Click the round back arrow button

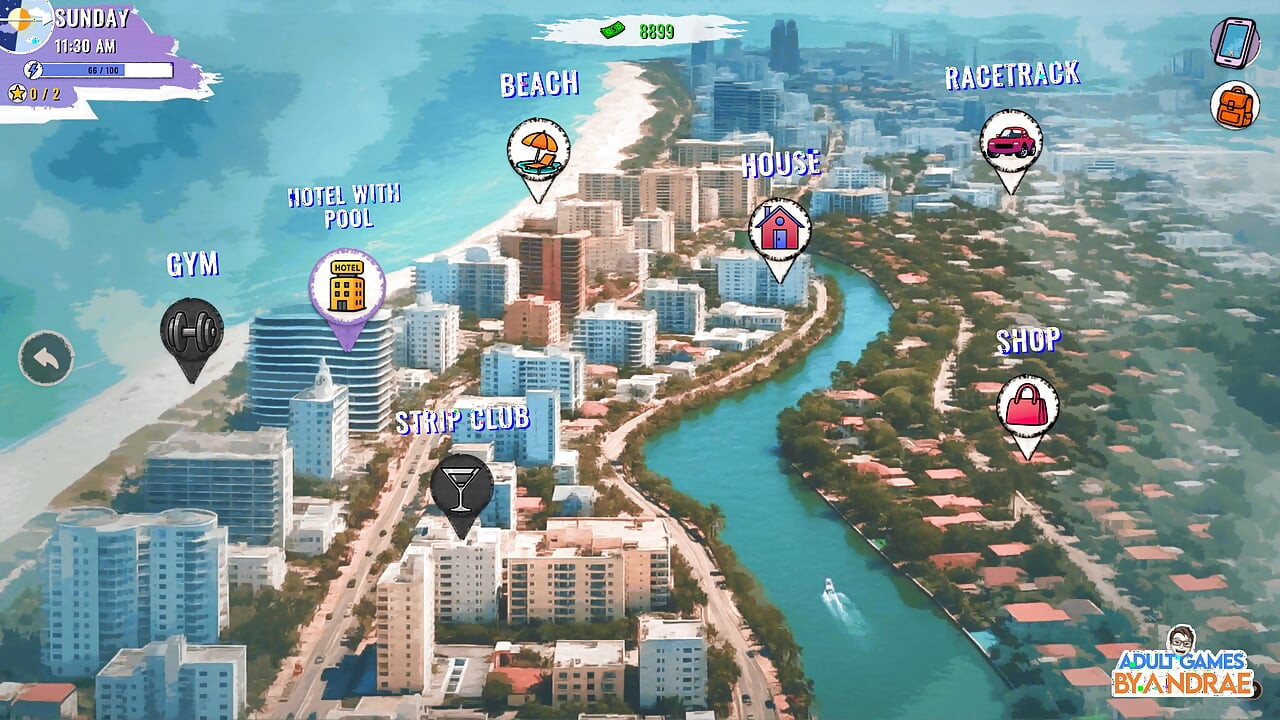click(x=46, y=358)
